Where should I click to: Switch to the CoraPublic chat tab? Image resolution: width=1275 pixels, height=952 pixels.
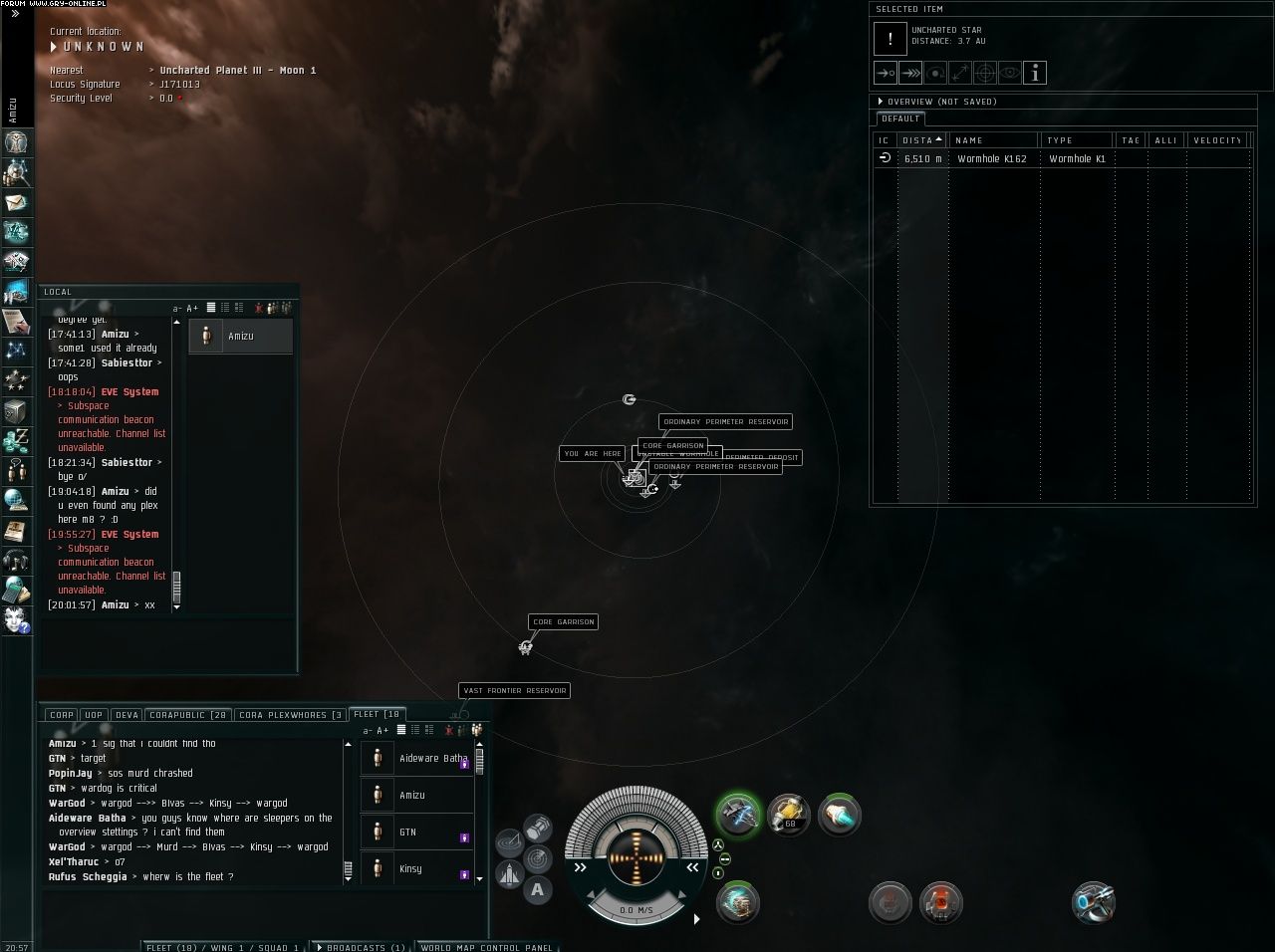pos(188,715)
